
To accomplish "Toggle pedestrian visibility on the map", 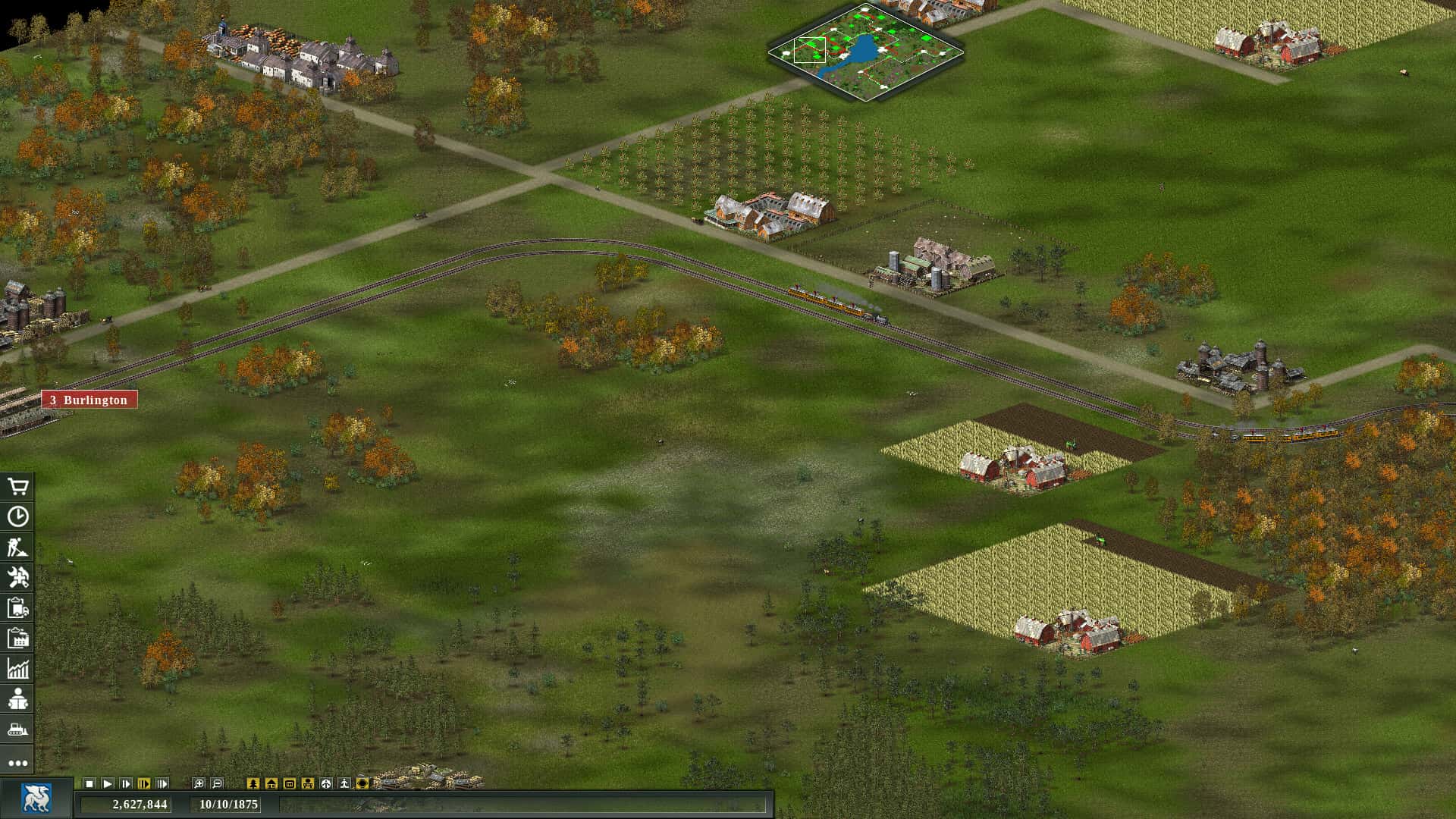I will 346,783.
